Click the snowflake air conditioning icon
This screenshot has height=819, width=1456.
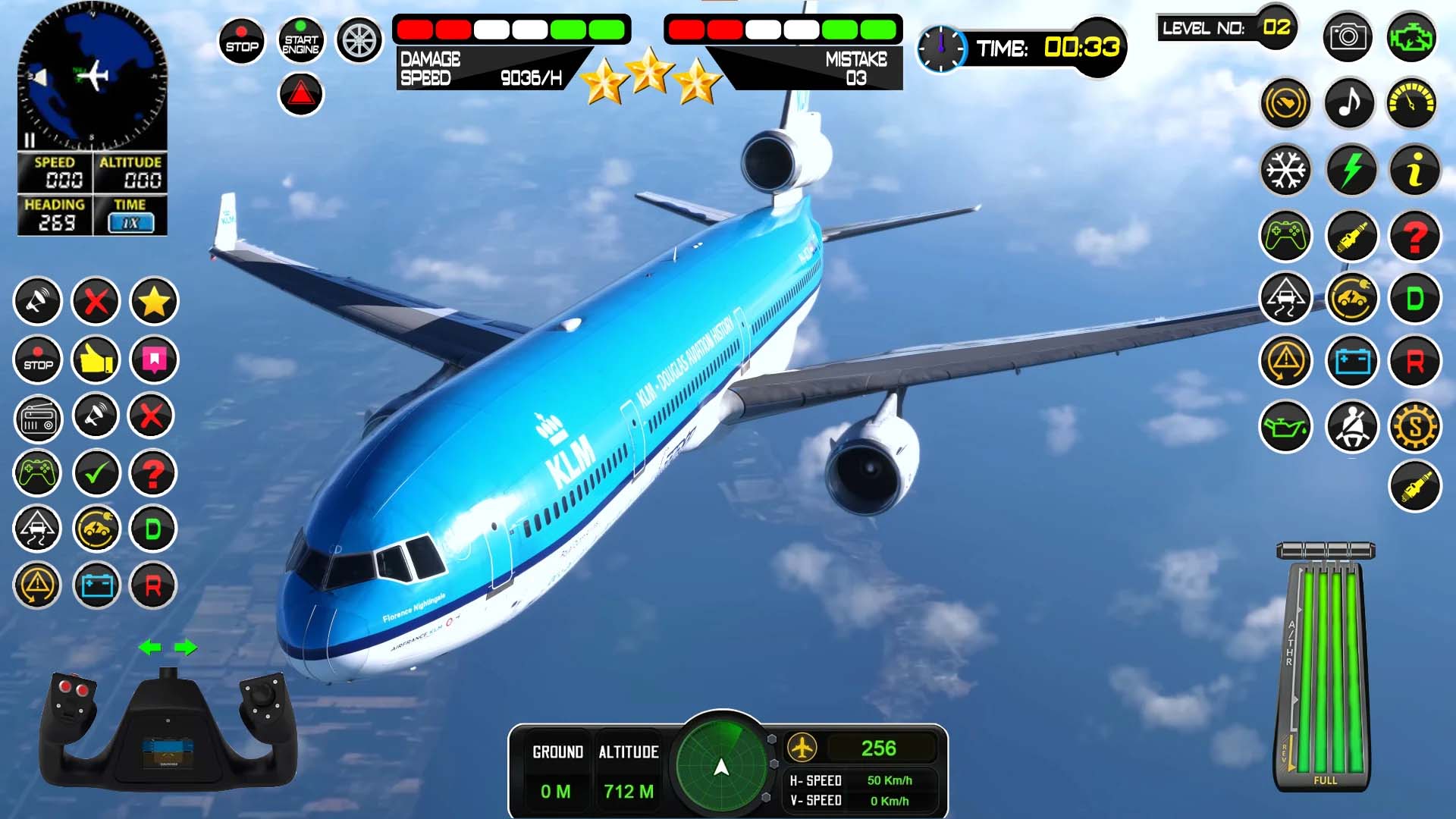coord(1285,171)
